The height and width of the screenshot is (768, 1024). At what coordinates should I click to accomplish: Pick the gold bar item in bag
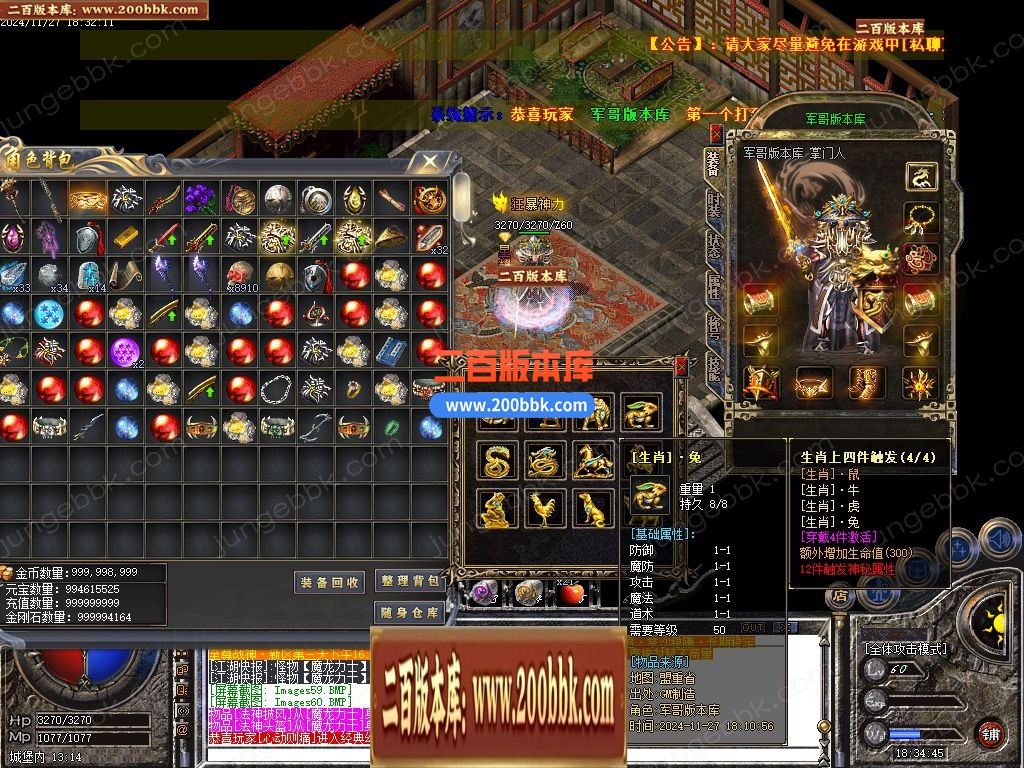(x=124, y=237)
